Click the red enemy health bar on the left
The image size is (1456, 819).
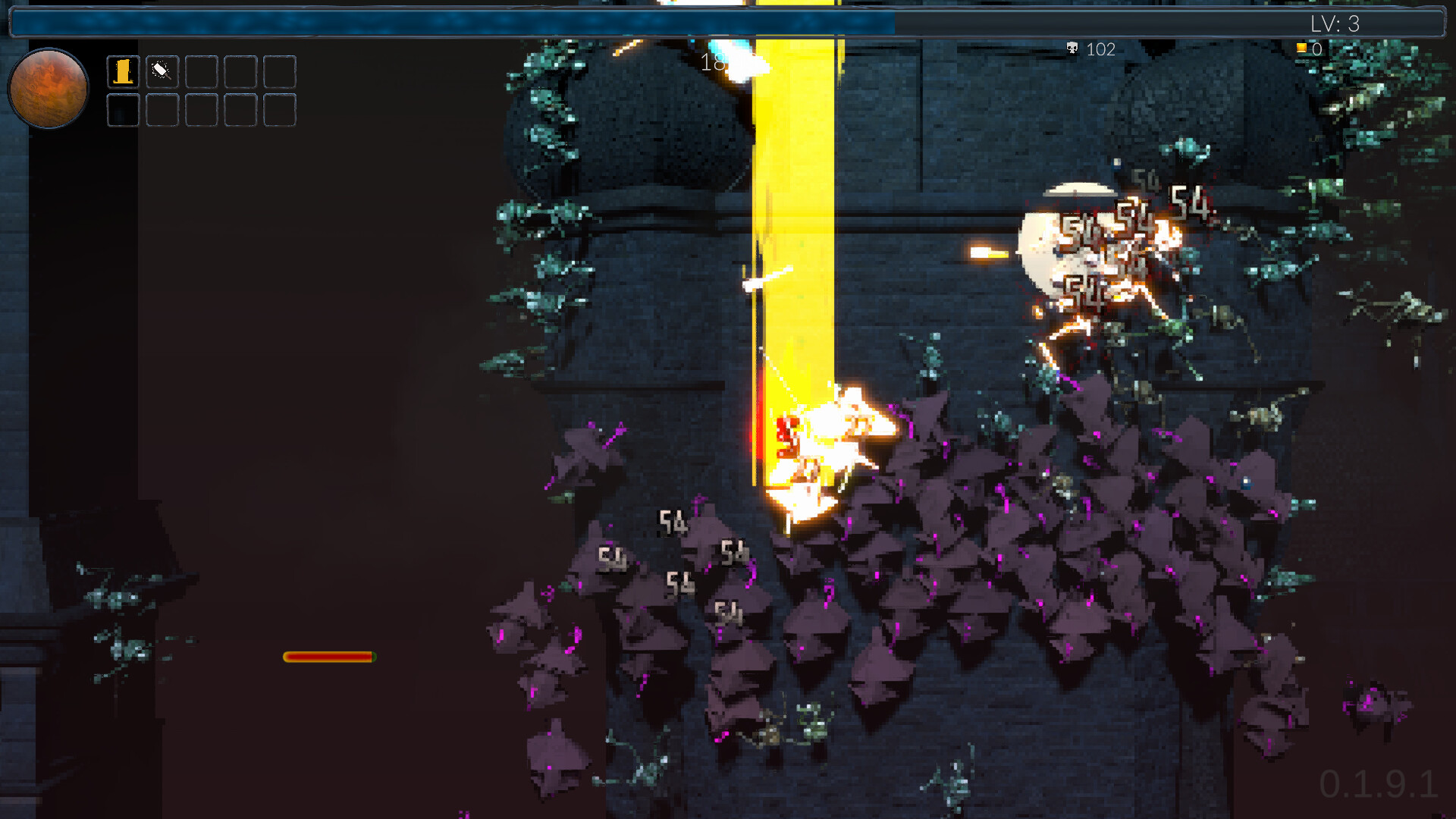328,656
